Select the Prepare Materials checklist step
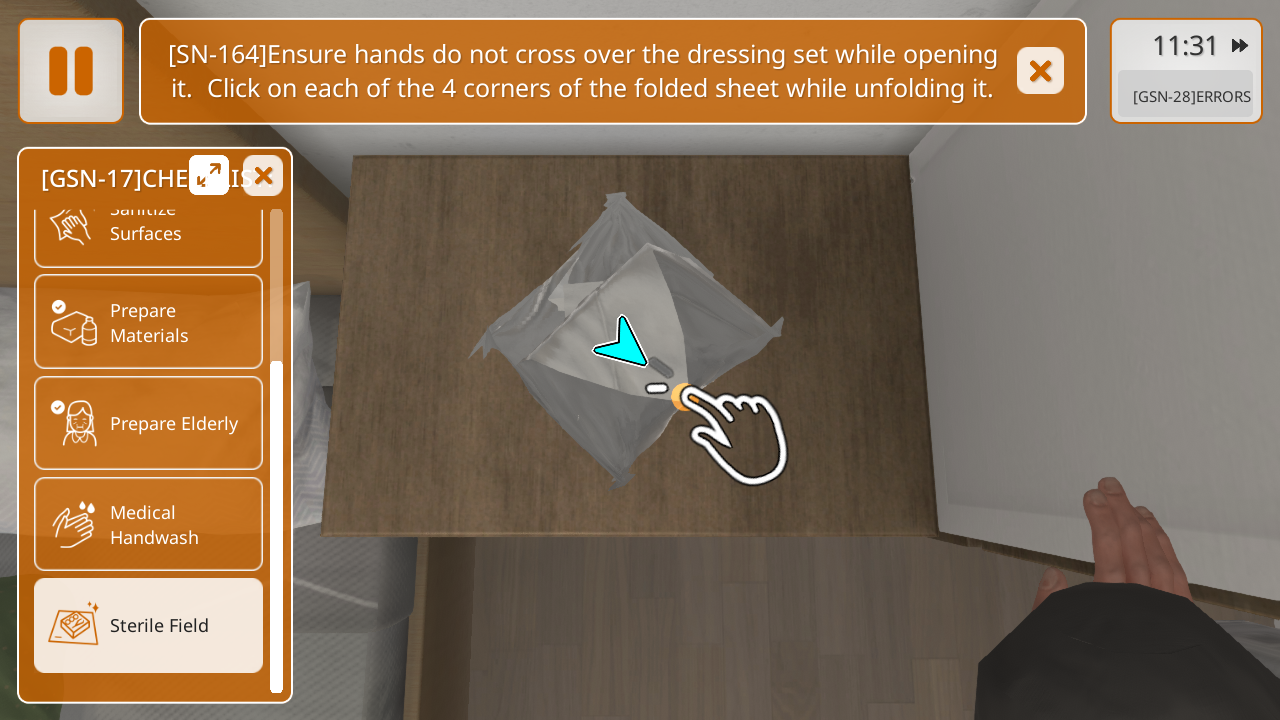This screenshot has height=720, width=1280. (148, 322)
